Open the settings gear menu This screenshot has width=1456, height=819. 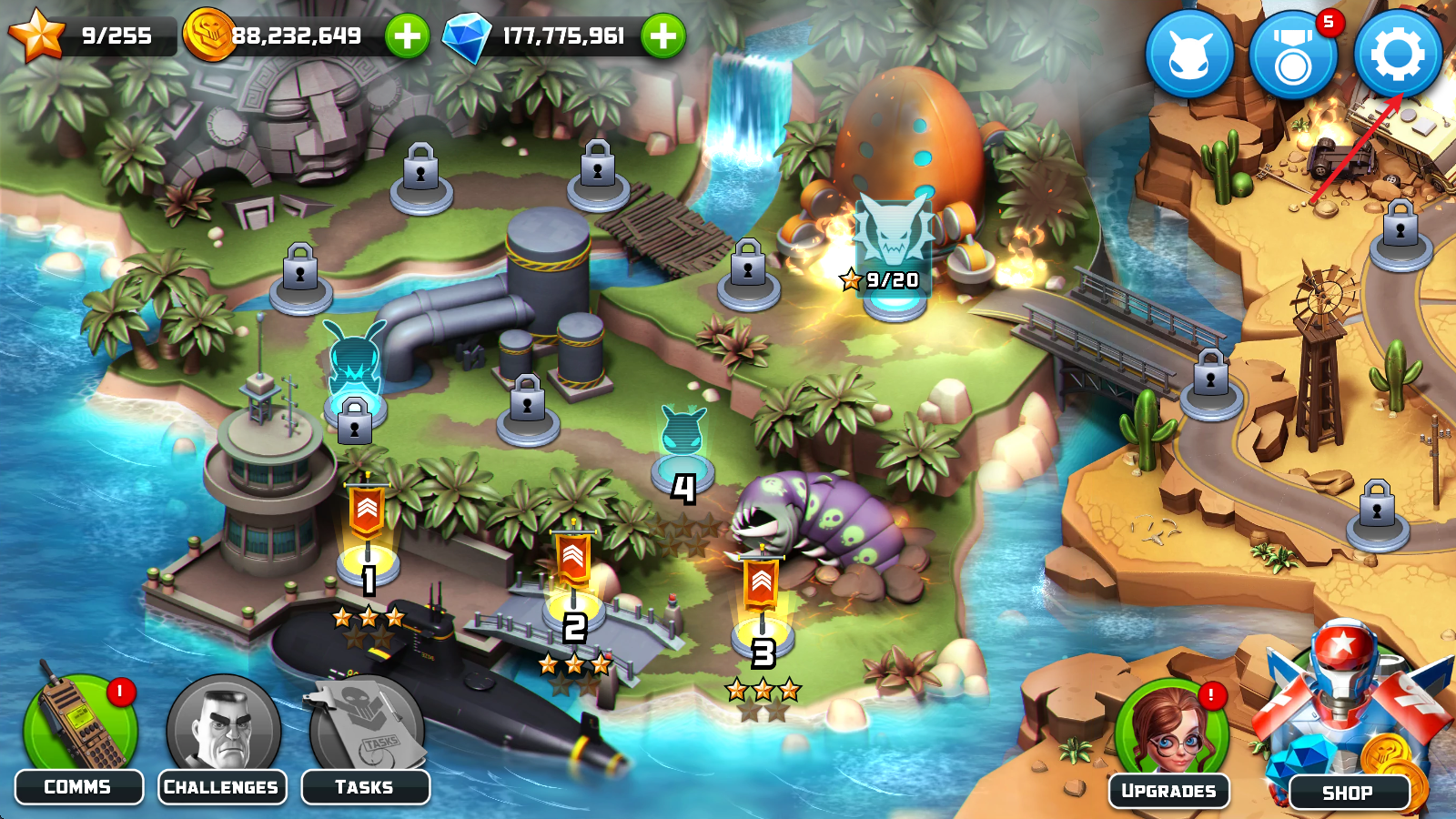1398,55
